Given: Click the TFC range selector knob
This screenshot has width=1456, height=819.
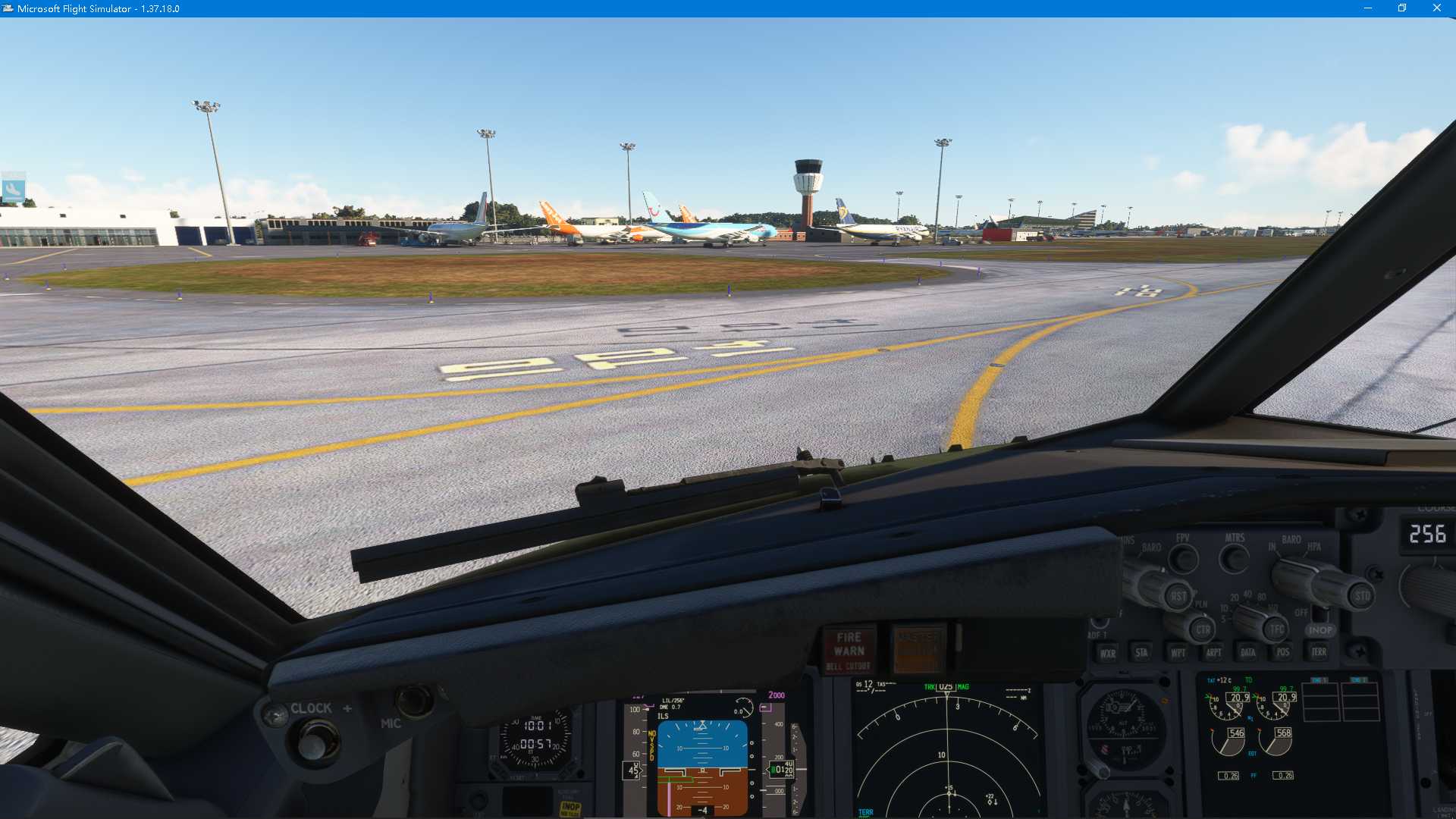Looking at the screenshot, I should pyautogui.click(x=1277, y=629).
